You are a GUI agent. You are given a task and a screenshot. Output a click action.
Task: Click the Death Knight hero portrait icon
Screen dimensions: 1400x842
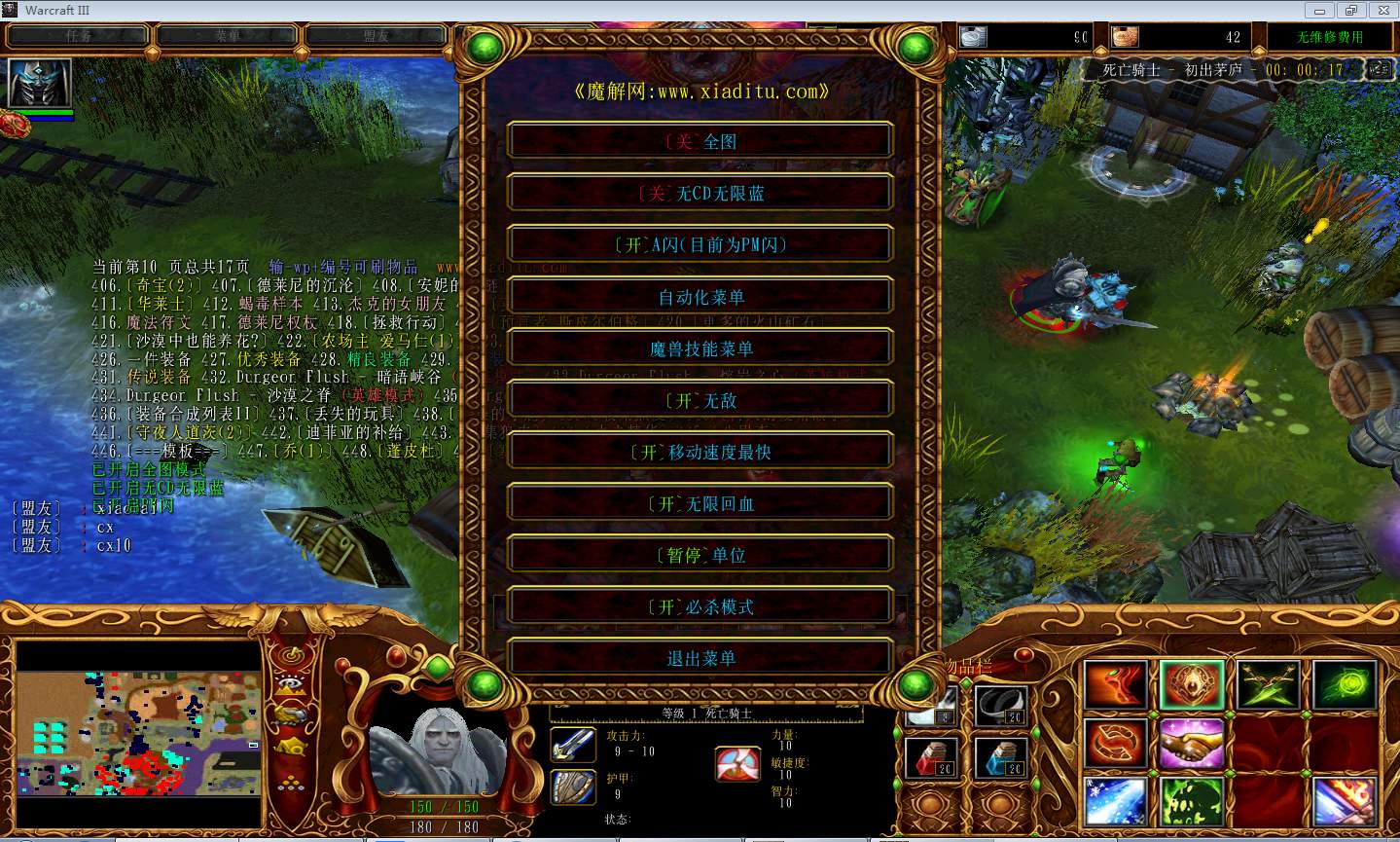[40, 83]
